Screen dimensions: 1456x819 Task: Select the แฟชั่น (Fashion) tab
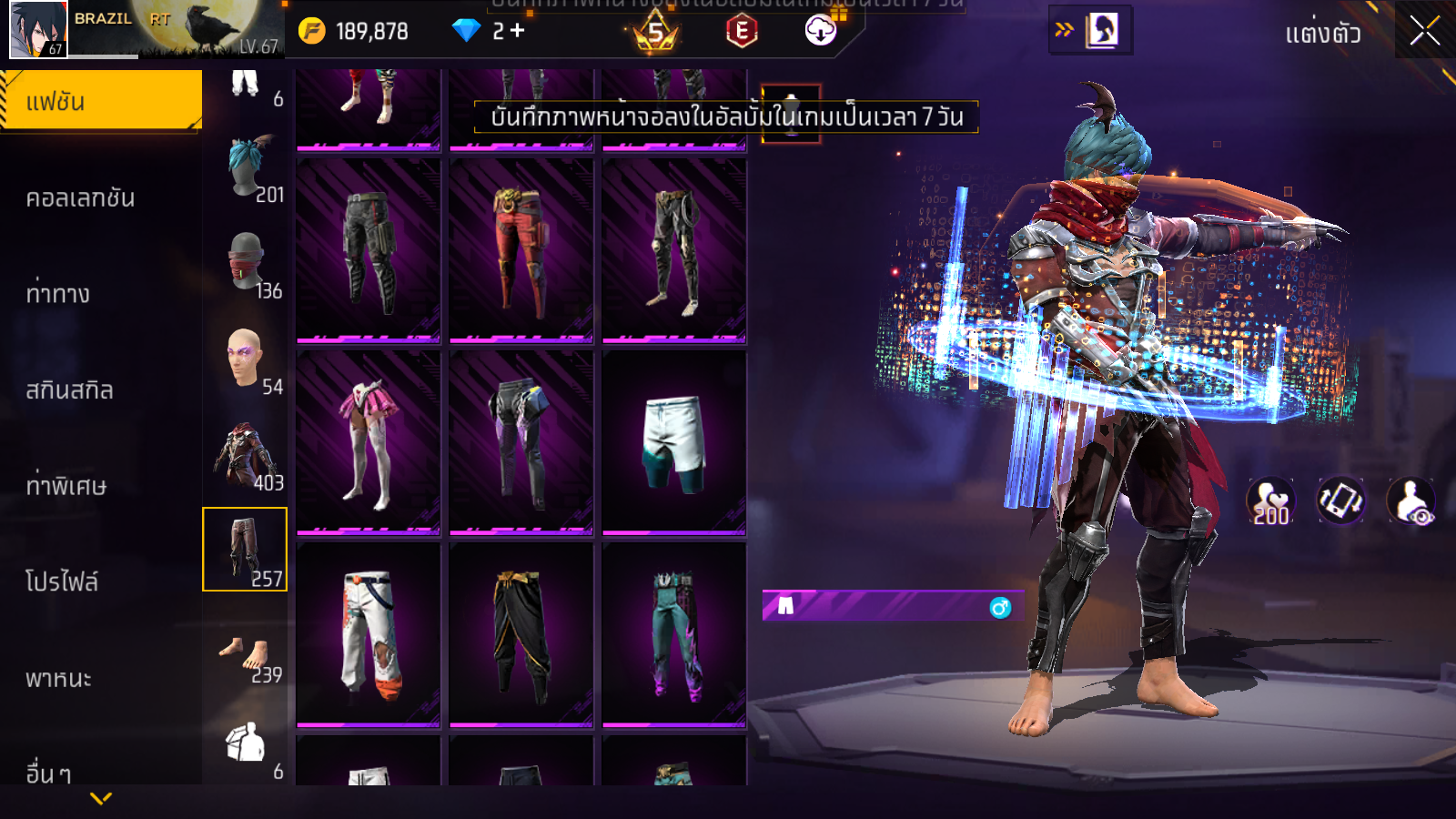point(100,101)
